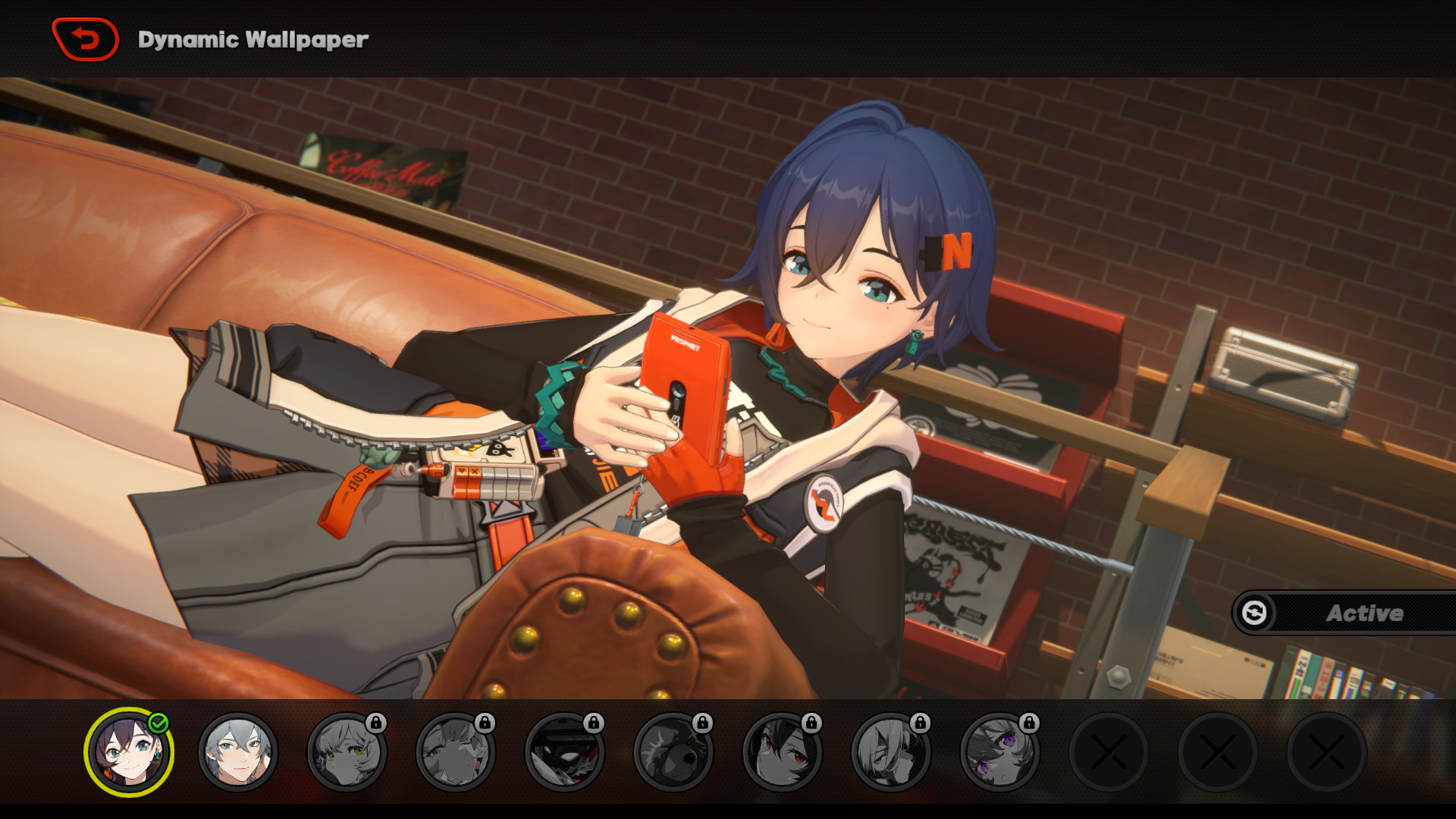Choose the silver-haired boy wallpaper portrait
The height and width of the screenshot is (819, 1456).
(x=238, y=752)
